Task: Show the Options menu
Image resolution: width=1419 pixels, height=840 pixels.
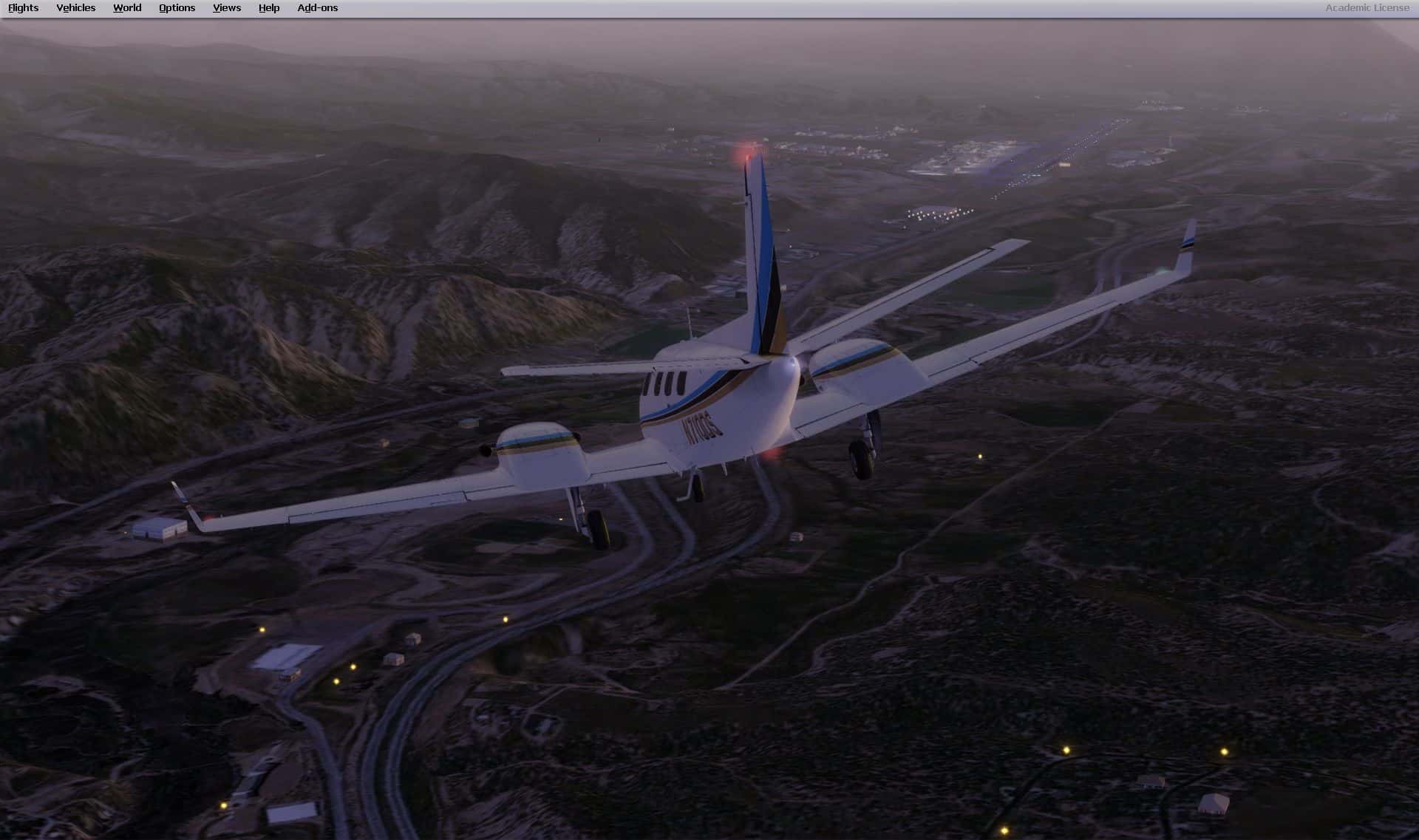Action: point(177,8)
